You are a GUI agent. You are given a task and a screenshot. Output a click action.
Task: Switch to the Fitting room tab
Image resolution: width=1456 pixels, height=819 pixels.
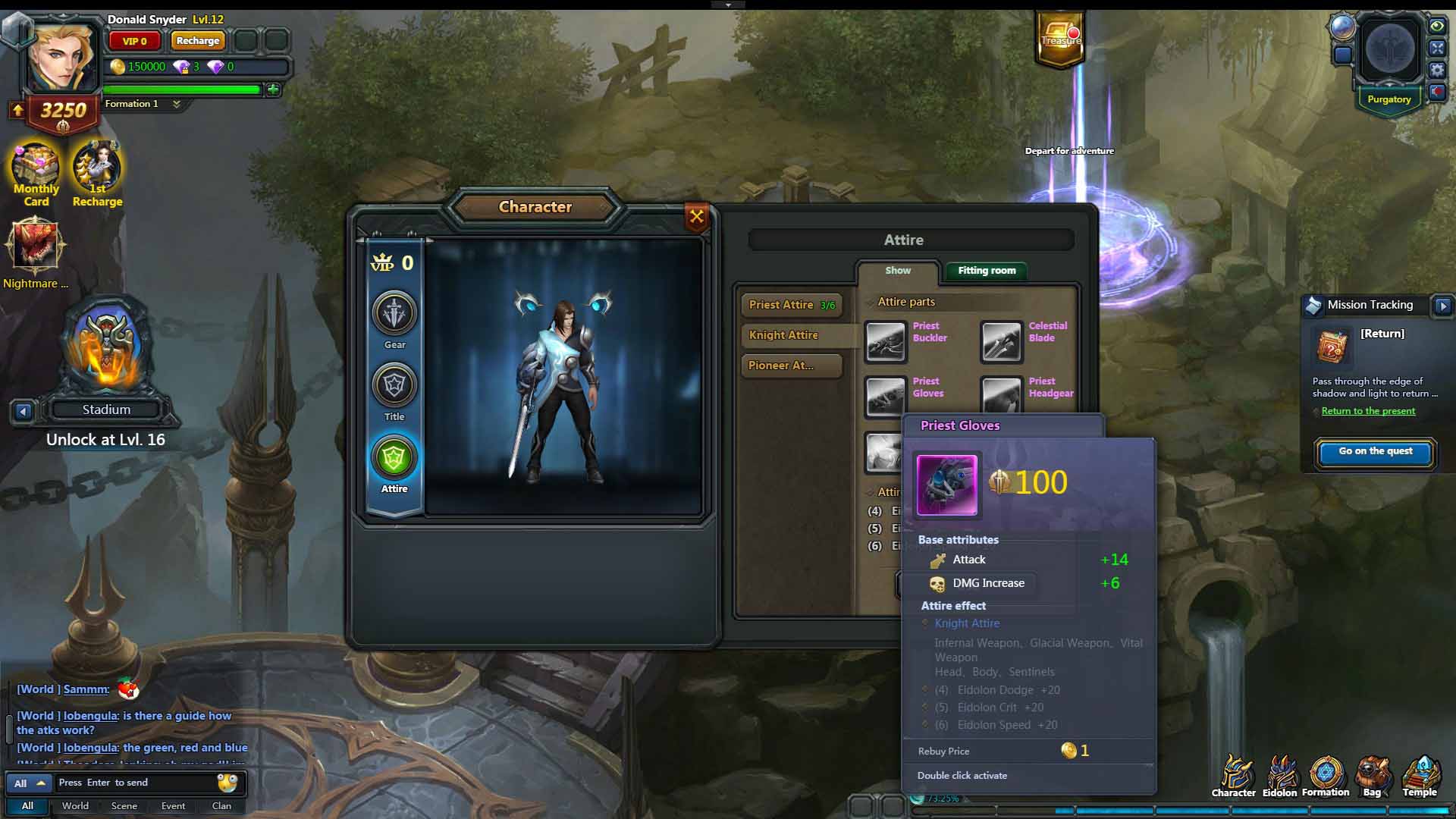click(x=986, y=271)
